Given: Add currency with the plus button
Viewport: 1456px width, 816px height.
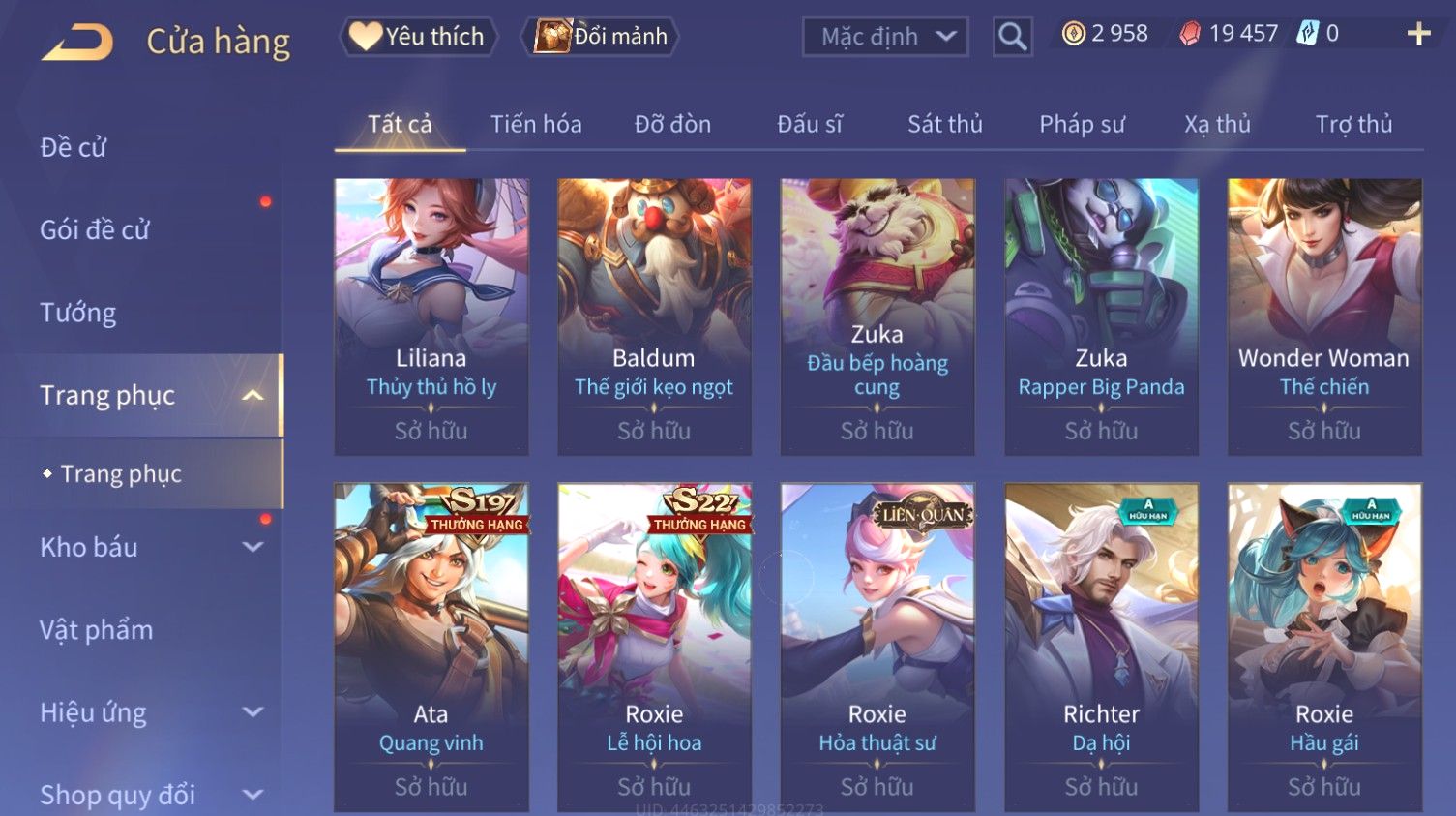Looking at the screenshot, I should point(1418,34).
